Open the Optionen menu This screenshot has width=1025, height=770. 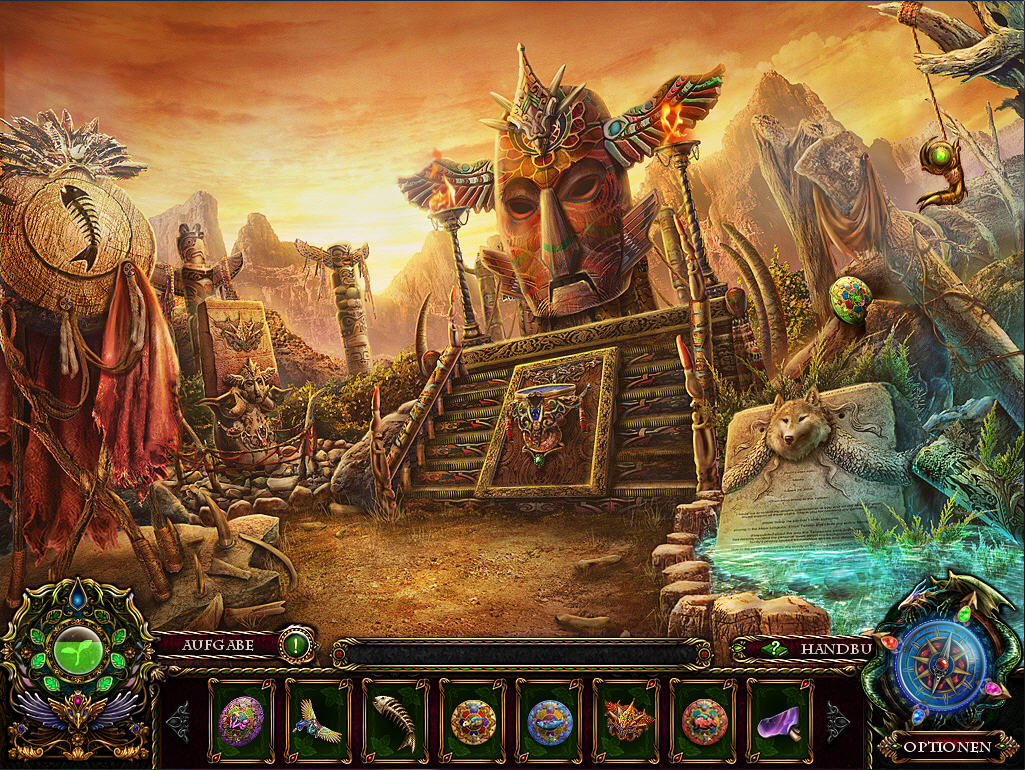click(x=947, y=746)
